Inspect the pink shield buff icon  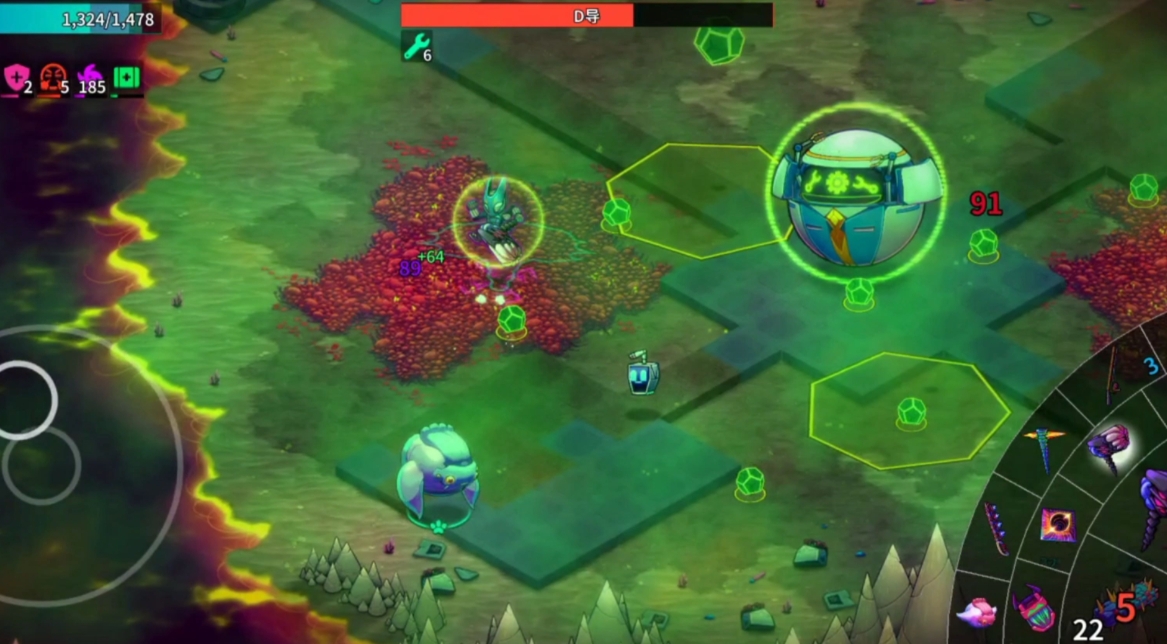16,78
